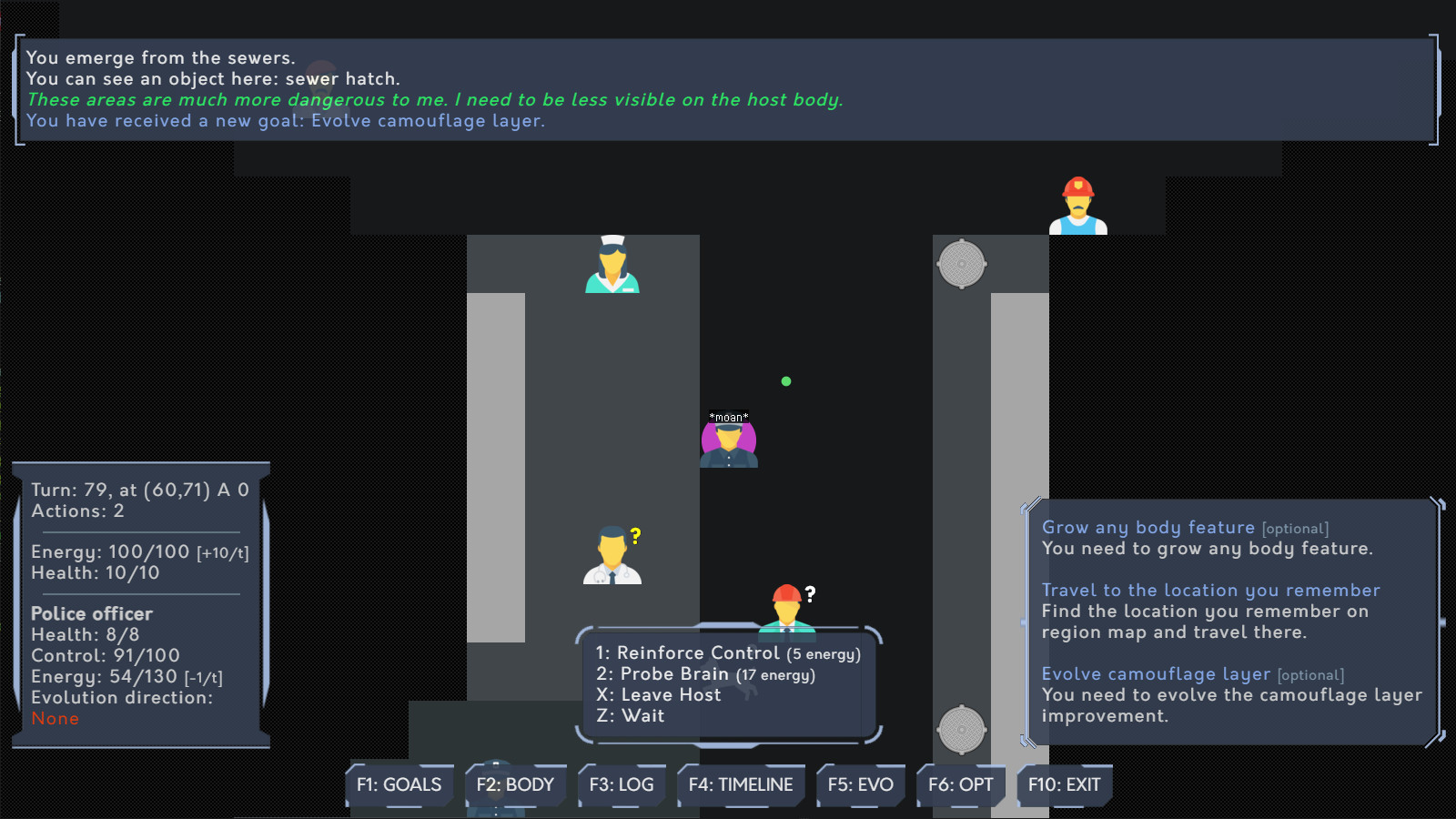This screenshot has width=1456, height=819.
Task: Select the green parasite dot on the map
Action: [x=785, y=380]
